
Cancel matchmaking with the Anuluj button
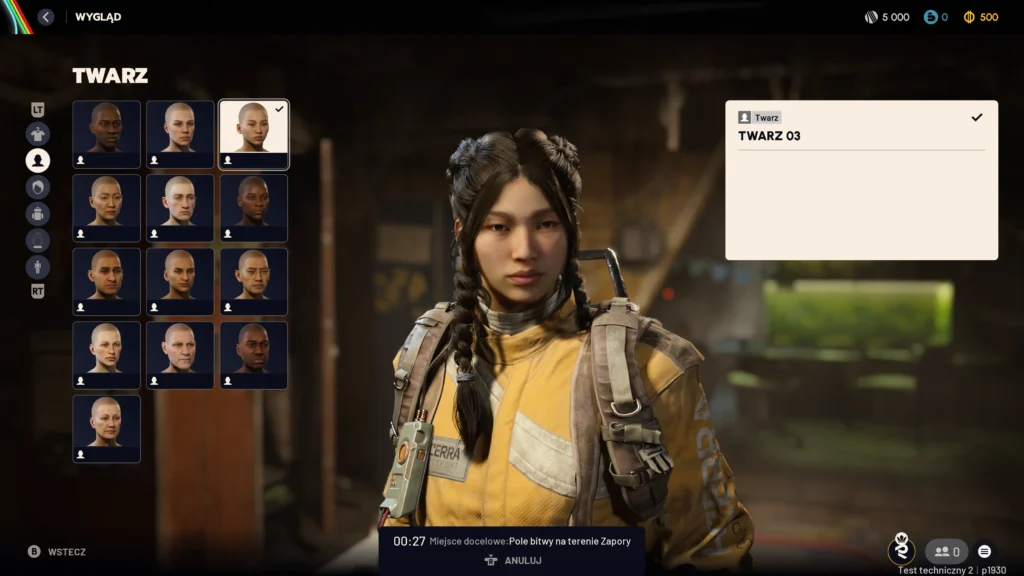[512, 561]
